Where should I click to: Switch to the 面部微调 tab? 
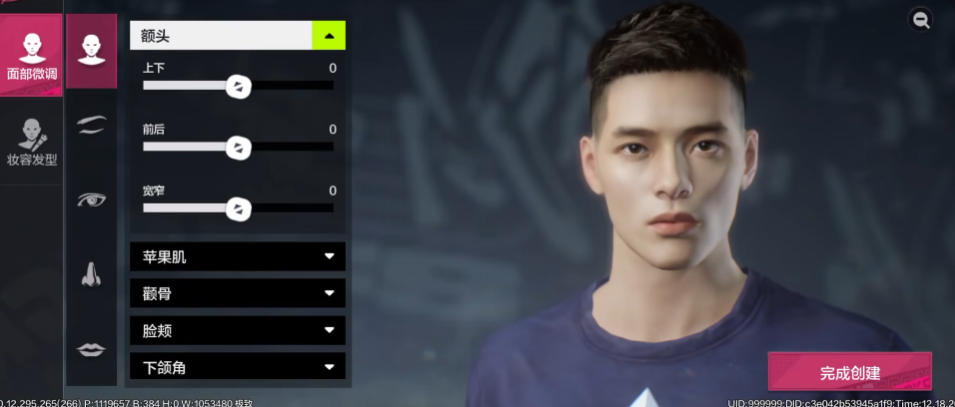click(32, 56)
